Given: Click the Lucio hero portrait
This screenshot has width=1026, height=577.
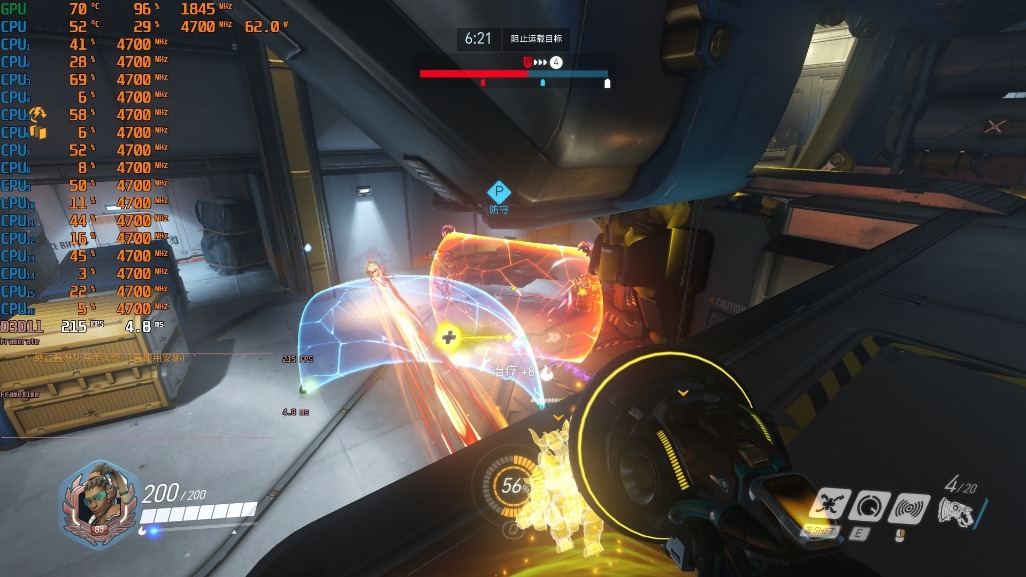Looking at the screenshot, I should [99, 502].
